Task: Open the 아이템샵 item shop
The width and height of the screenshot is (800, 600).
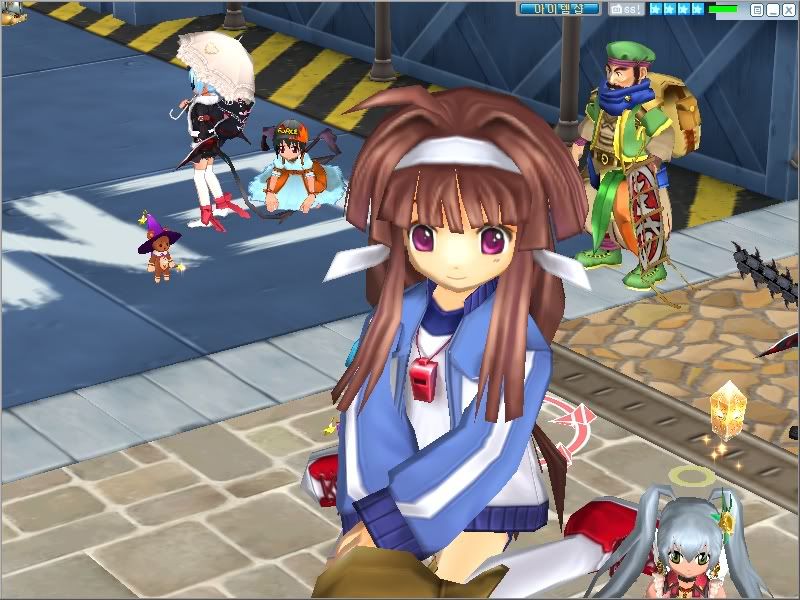Action: point(559,9)
